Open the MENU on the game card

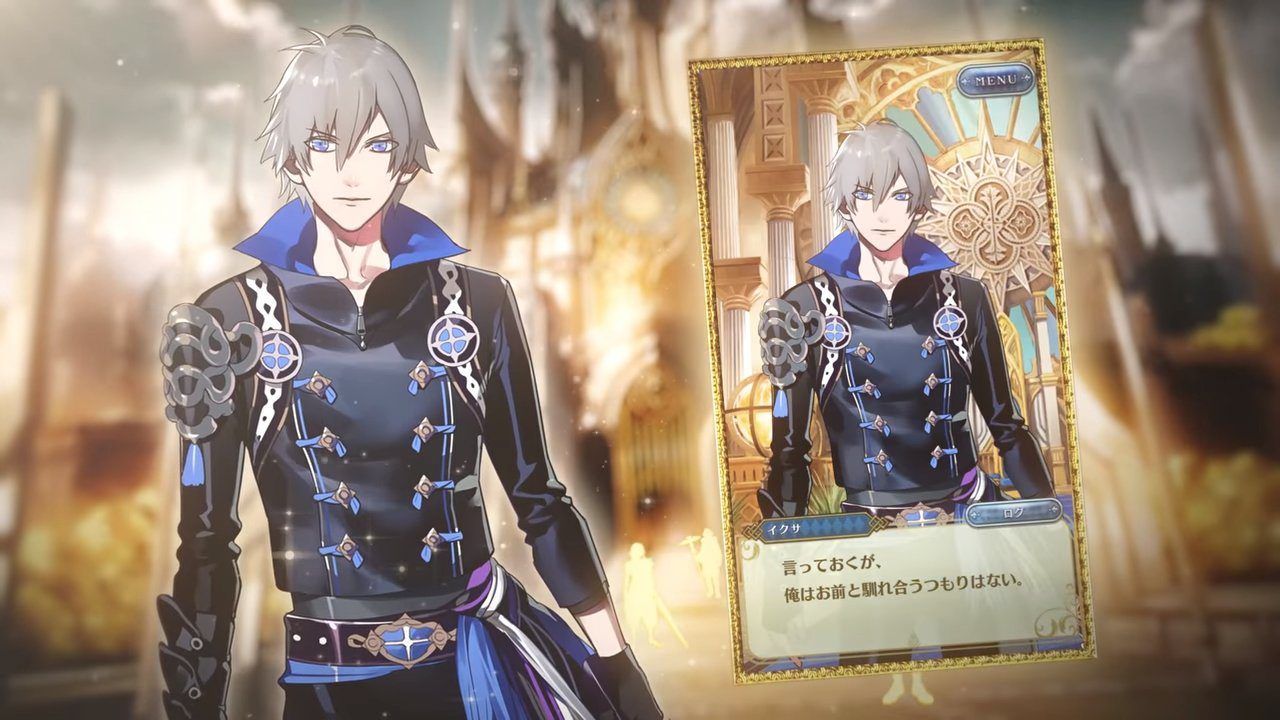tap(995, 78)
